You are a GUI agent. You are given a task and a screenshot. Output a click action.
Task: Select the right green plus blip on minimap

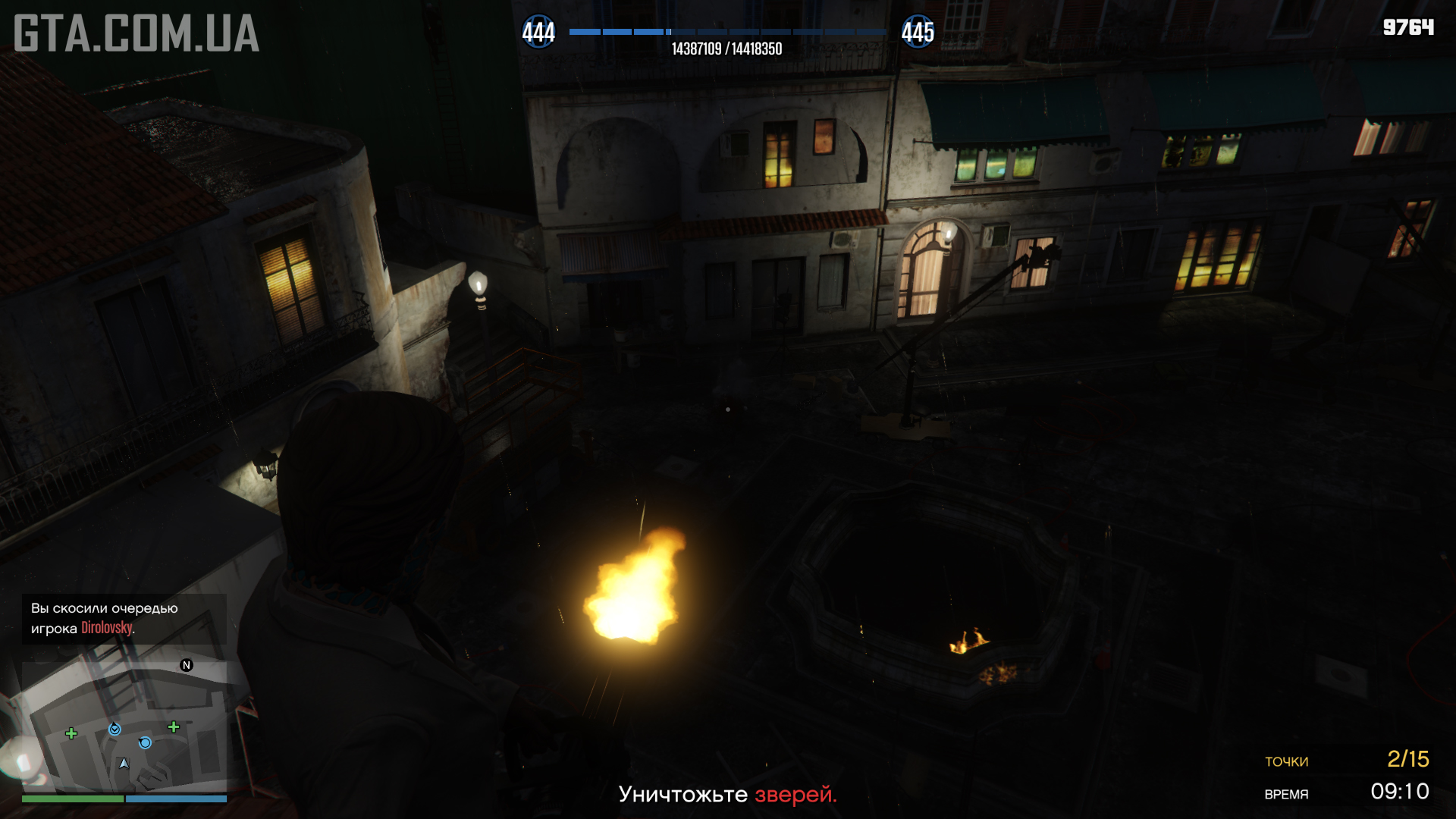tap(174, 727)
